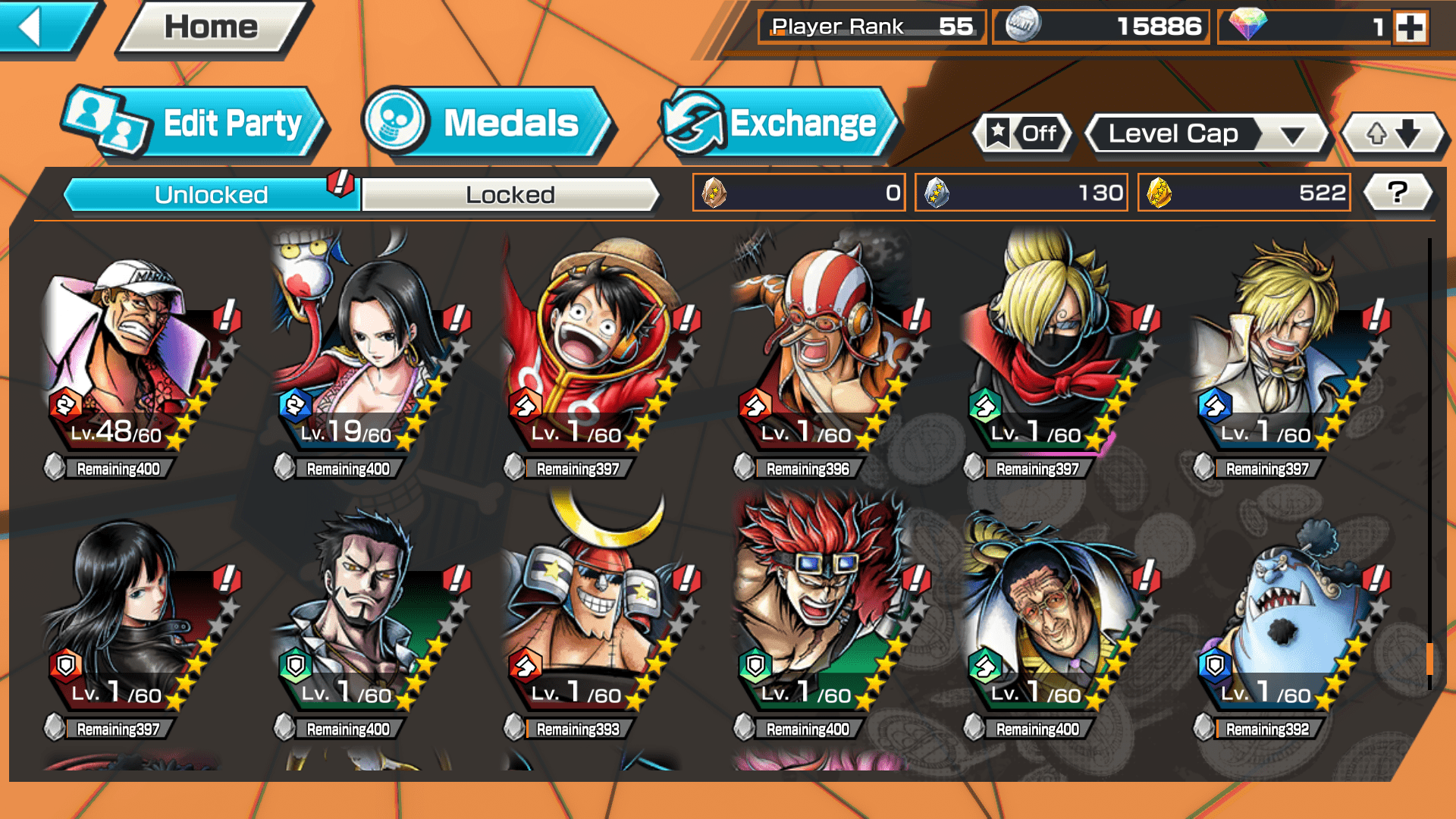Open the Edit Party menu
Viewport: 1456px width, 819px height.
196,124
